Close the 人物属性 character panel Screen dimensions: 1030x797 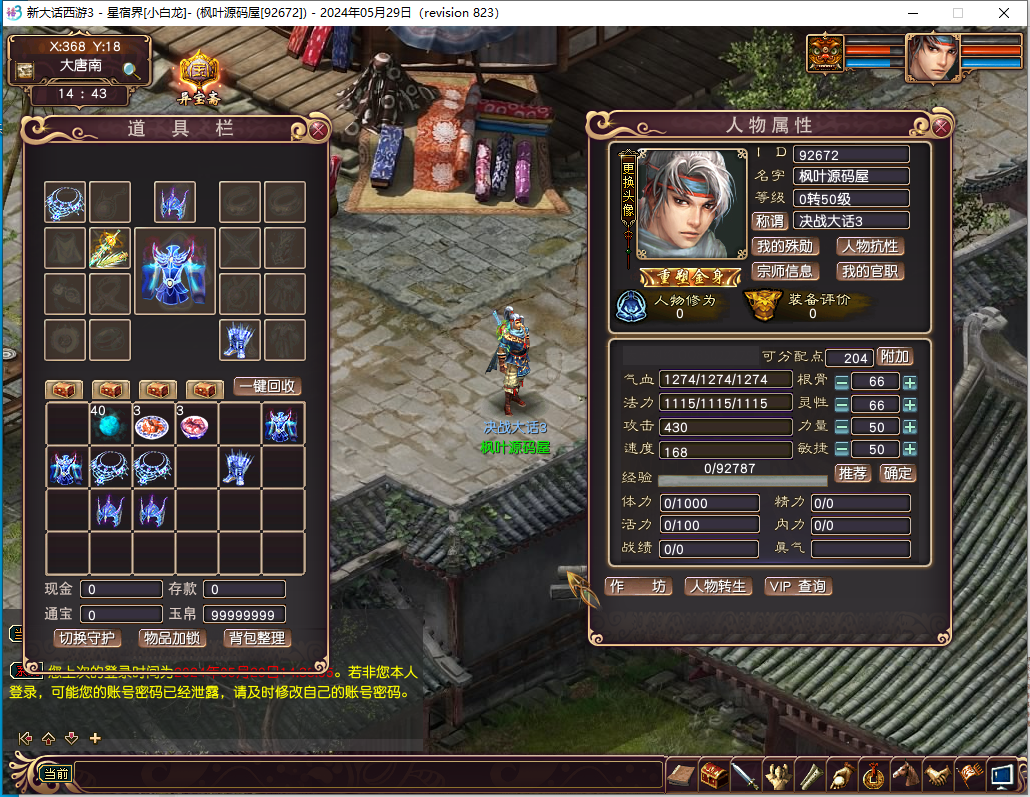pos(941,127)
